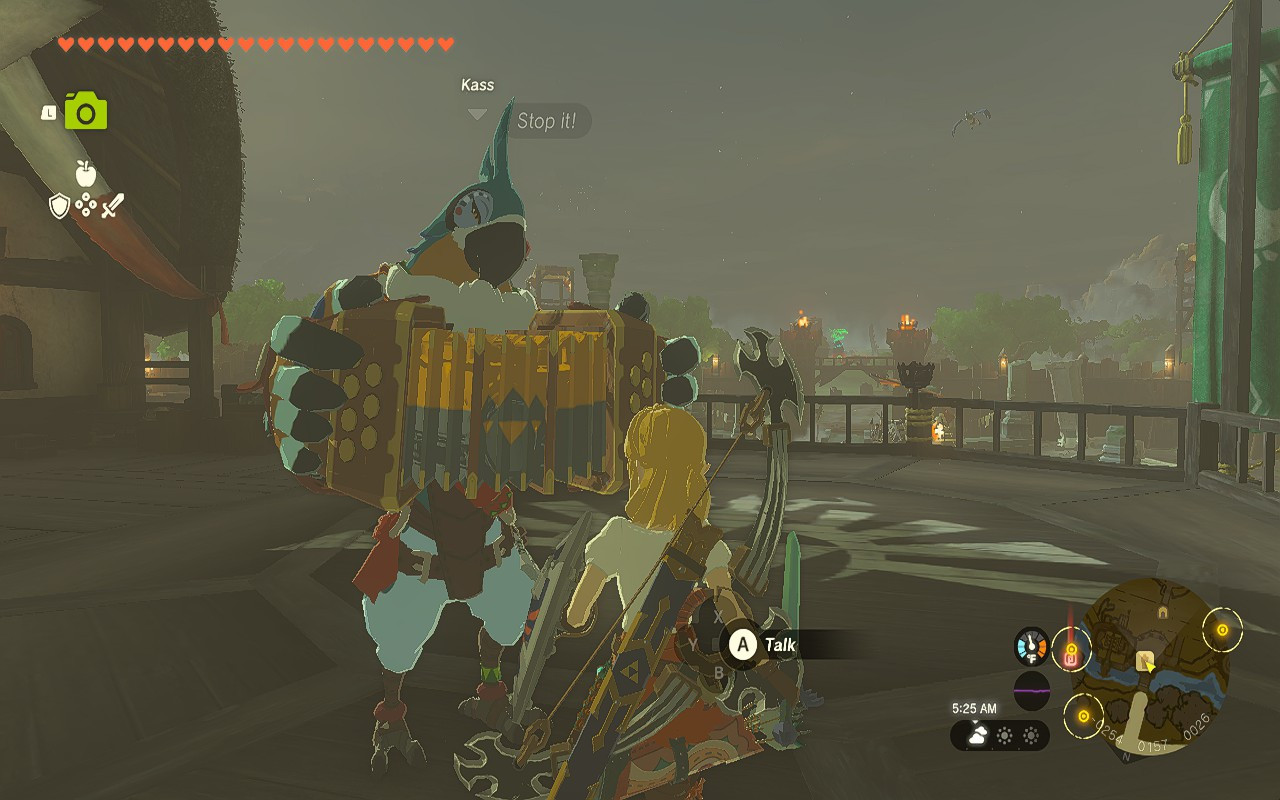Select the green camera ability icon
This screenshot has height=800, width=1280.
coord(86,111)
